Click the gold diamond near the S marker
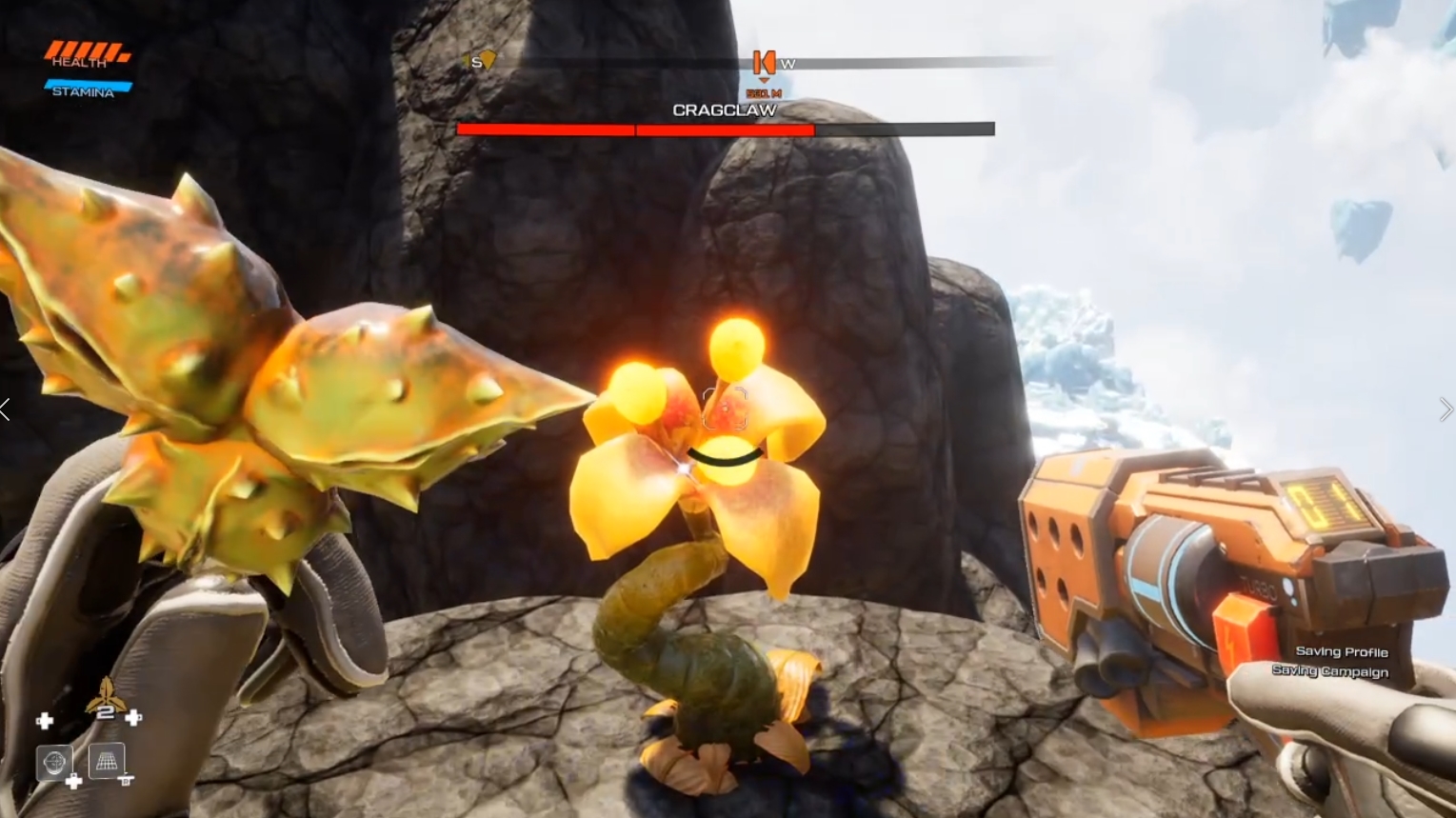Viewport: 1456px width, 818px height. click(488, 59)
